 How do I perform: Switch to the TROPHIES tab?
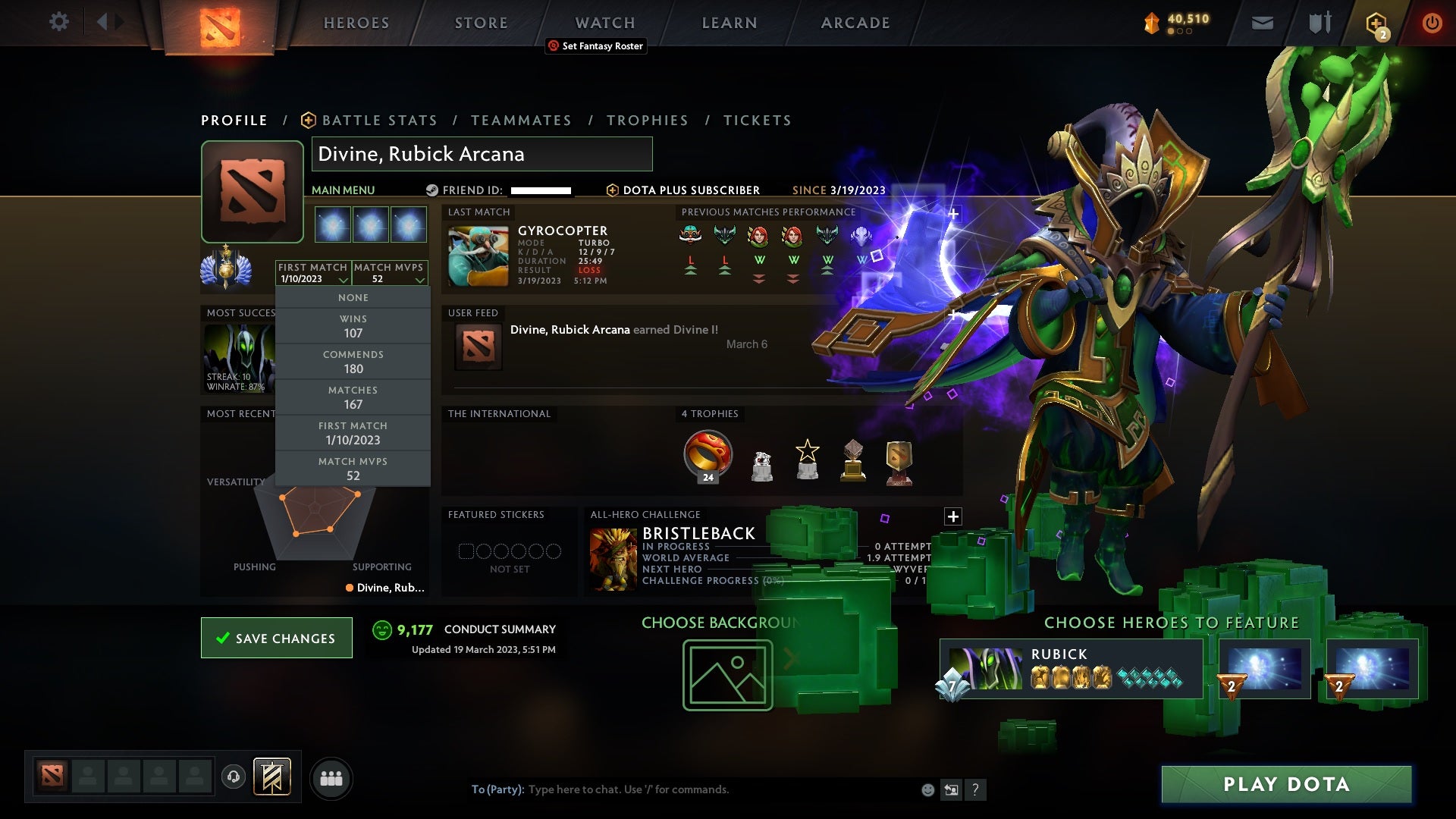click(647, 120)
